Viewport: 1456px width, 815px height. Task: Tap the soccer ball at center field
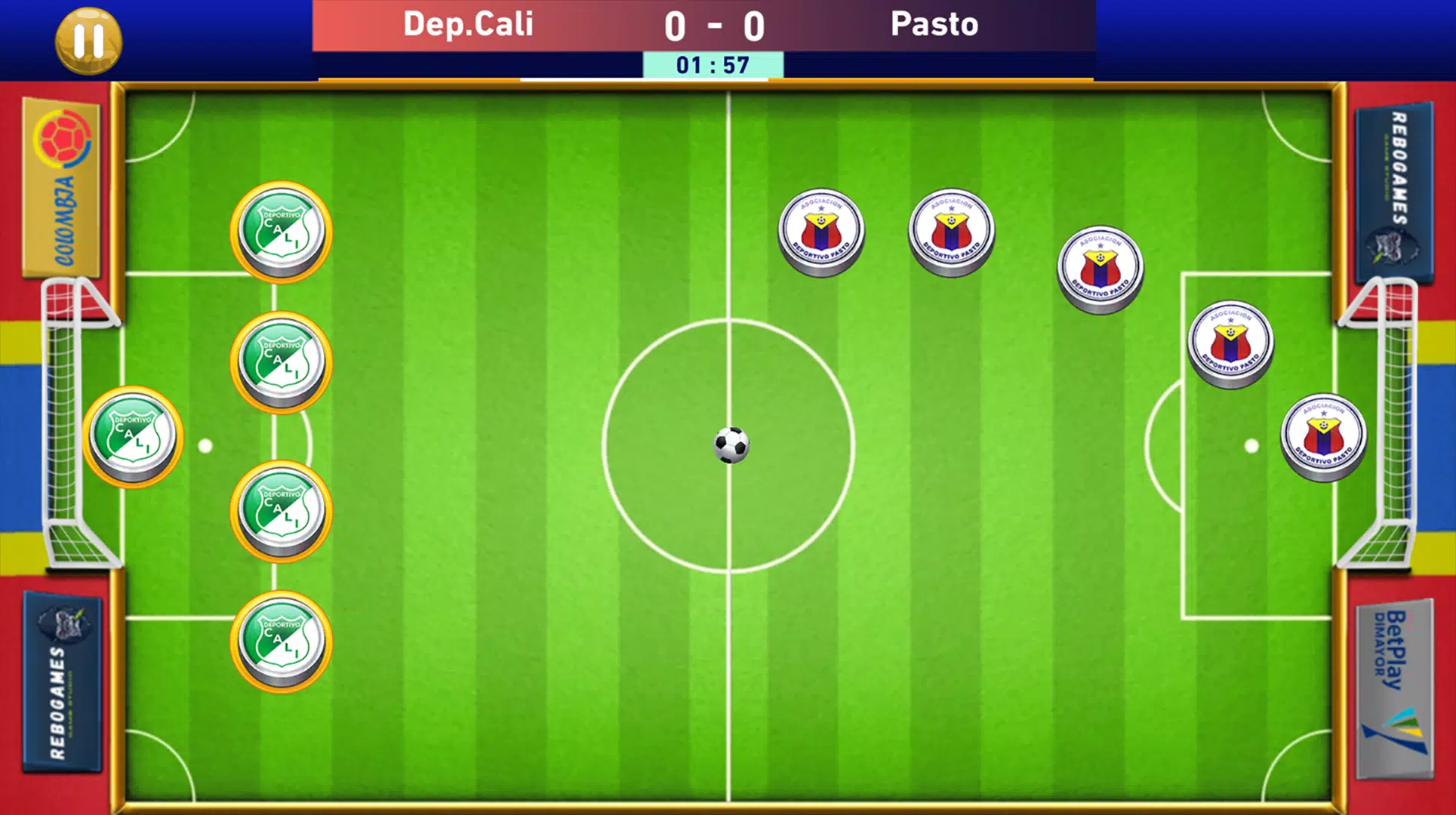(731, 447)
